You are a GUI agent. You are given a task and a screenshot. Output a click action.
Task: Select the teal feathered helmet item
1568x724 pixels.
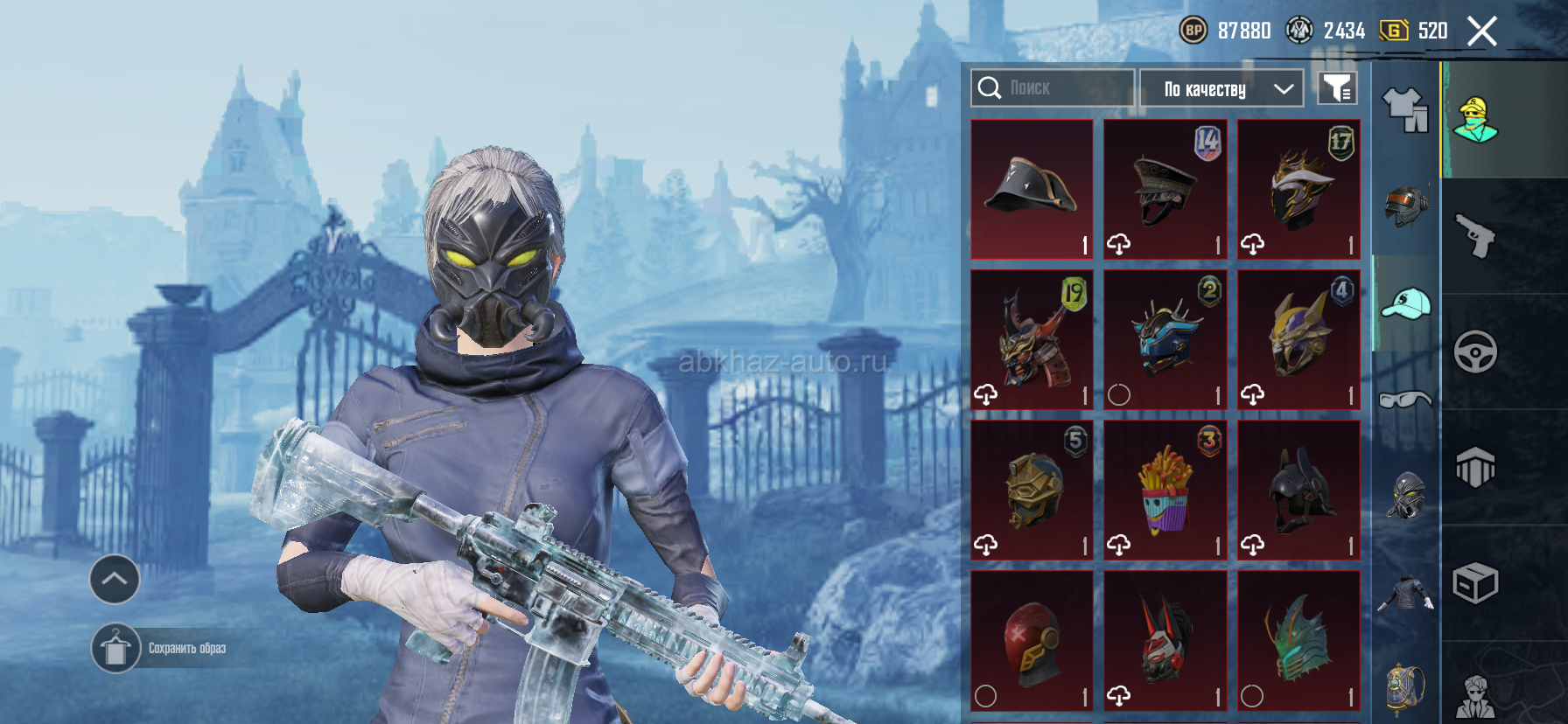(x=1298, y=640)
